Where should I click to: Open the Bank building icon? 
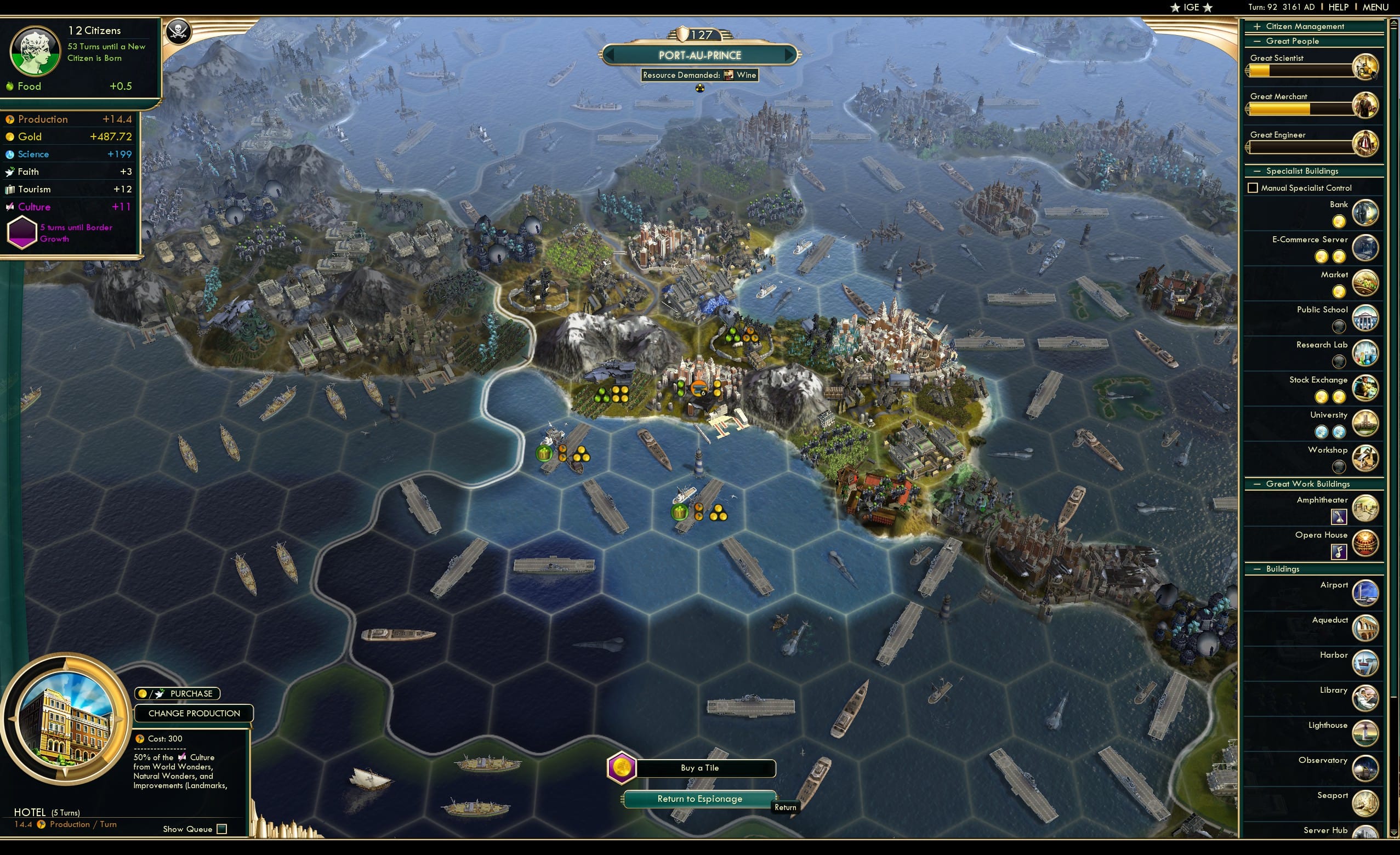1364,213
